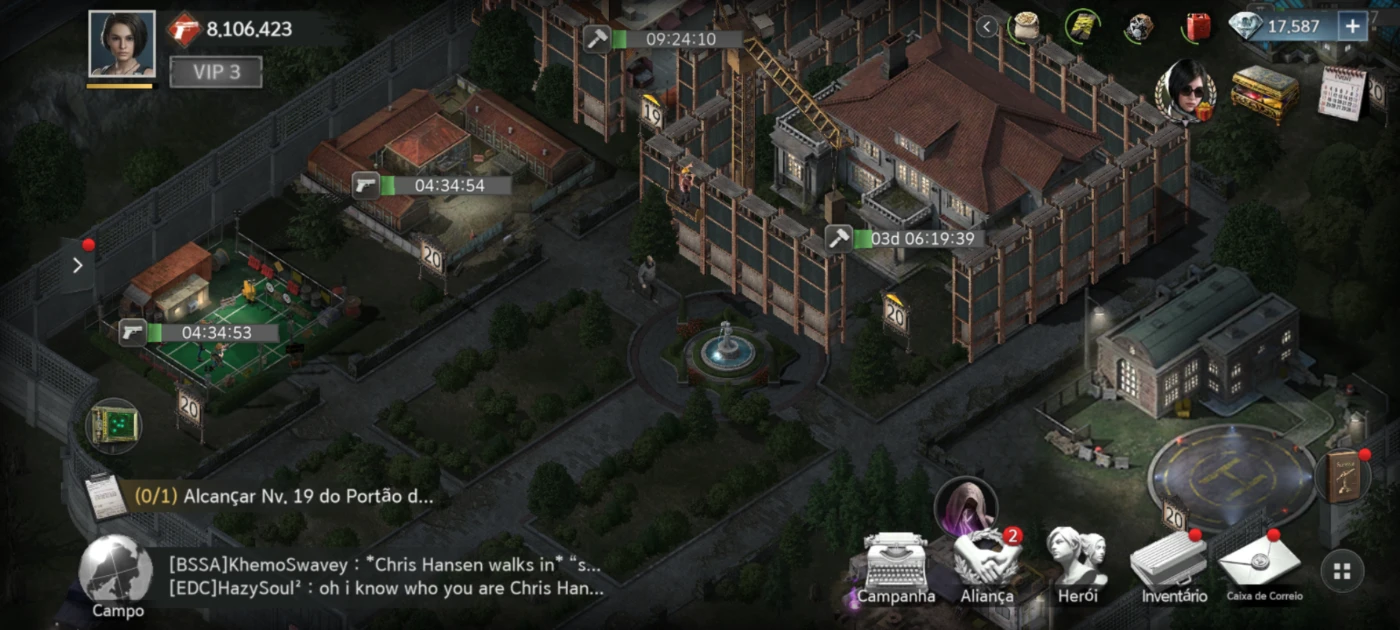Open the Alcançar Nv. 19 quest tracker
Image resolution: width=1400 pixels, height=630 pixels.
pyautogui.click(x=290, y=496)
